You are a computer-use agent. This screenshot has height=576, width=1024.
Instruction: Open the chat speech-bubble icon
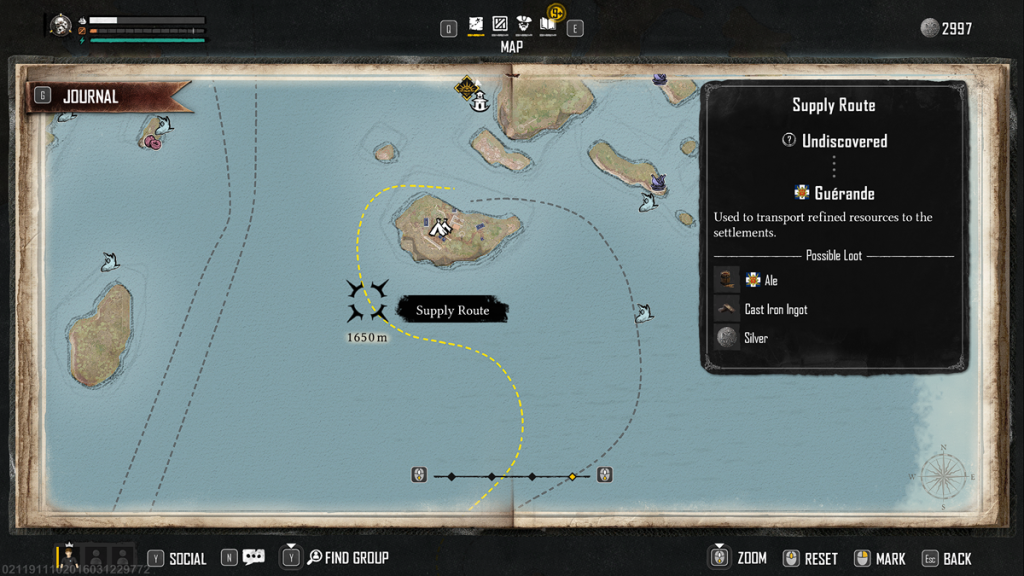click(x=254, y=558)
